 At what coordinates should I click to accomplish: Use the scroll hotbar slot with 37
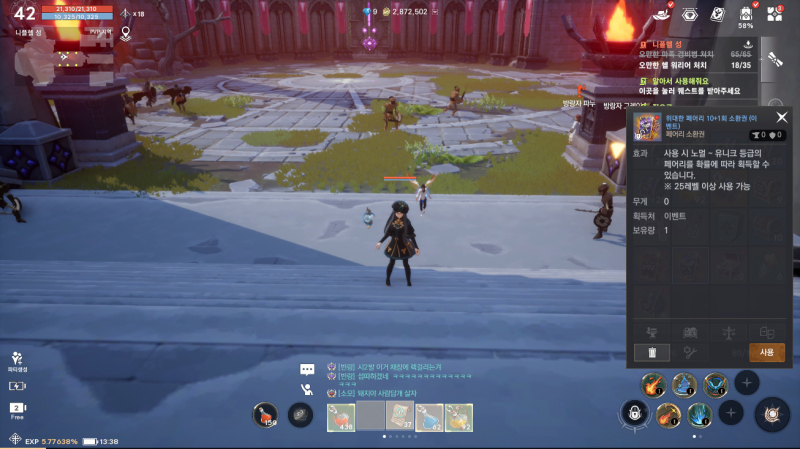tap(401, 416)
